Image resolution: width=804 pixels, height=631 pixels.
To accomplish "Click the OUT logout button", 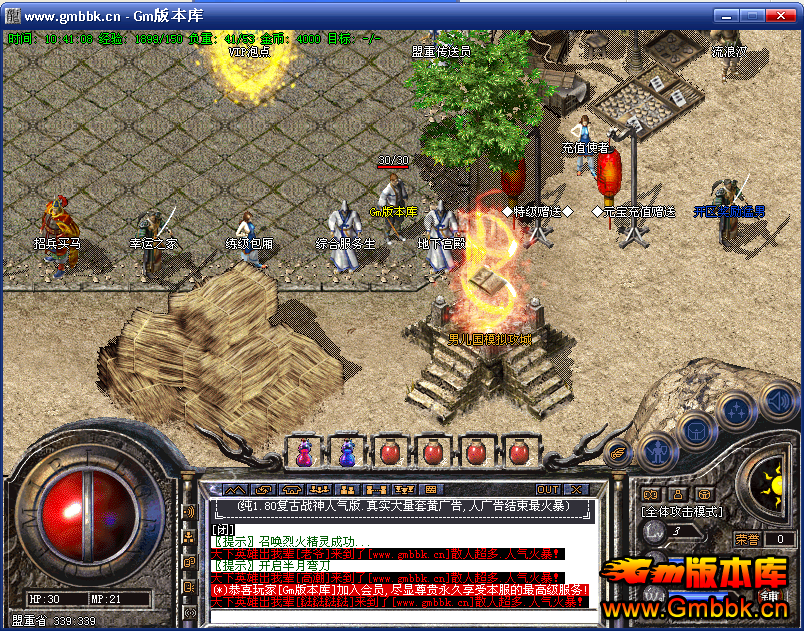I will coord(548,489).
